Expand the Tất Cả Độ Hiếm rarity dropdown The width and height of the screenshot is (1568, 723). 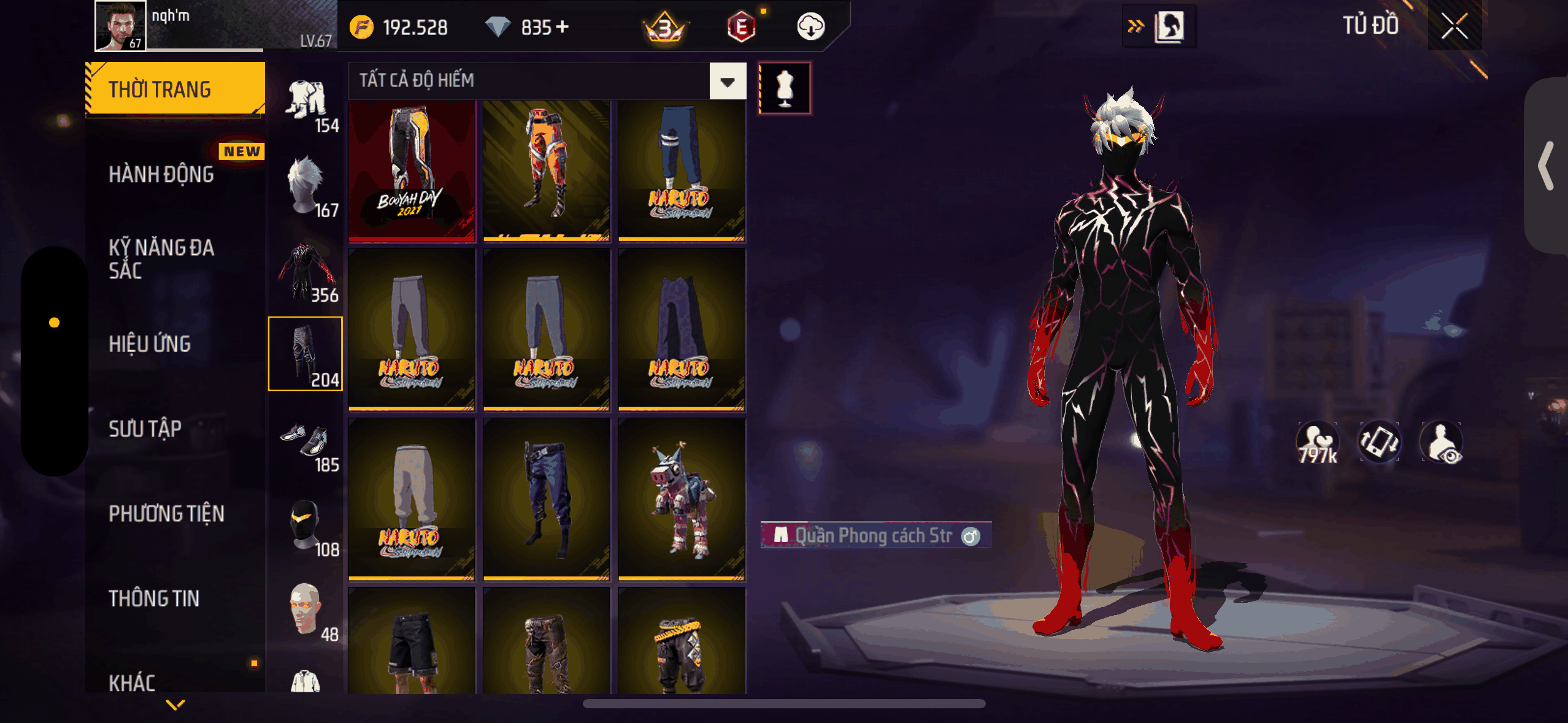[x=728, y=81]
